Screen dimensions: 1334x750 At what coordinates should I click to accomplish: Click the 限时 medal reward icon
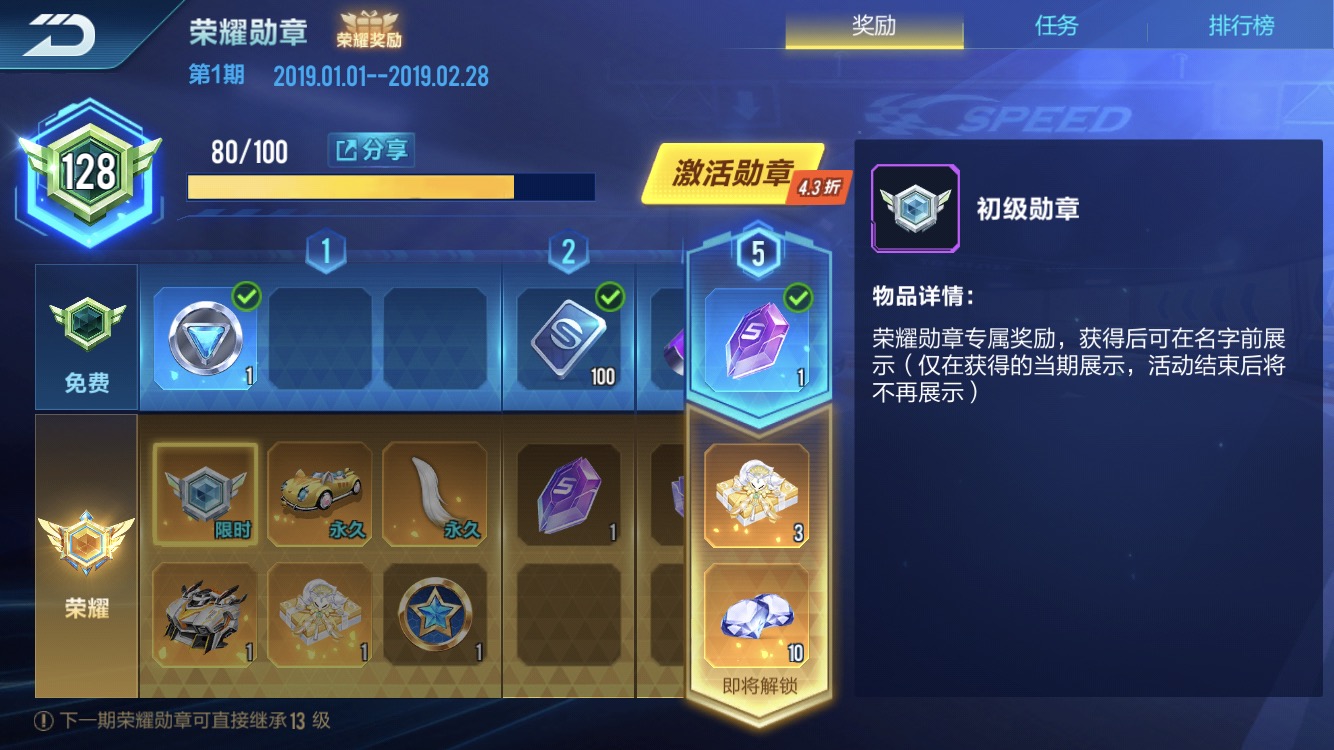point(207,495)
